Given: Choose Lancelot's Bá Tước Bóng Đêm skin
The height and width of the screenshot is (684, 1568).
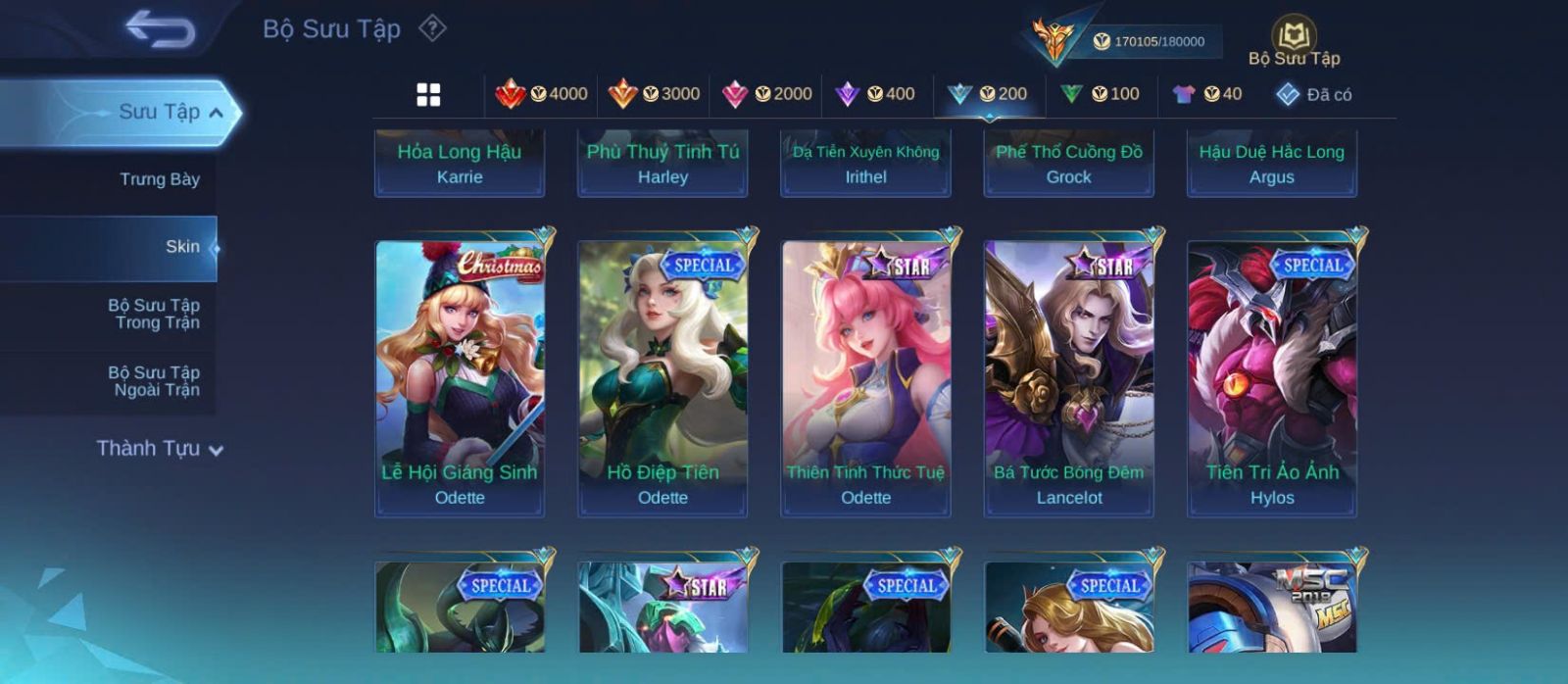Looking at the screenshot, I should pos(1069,377).
